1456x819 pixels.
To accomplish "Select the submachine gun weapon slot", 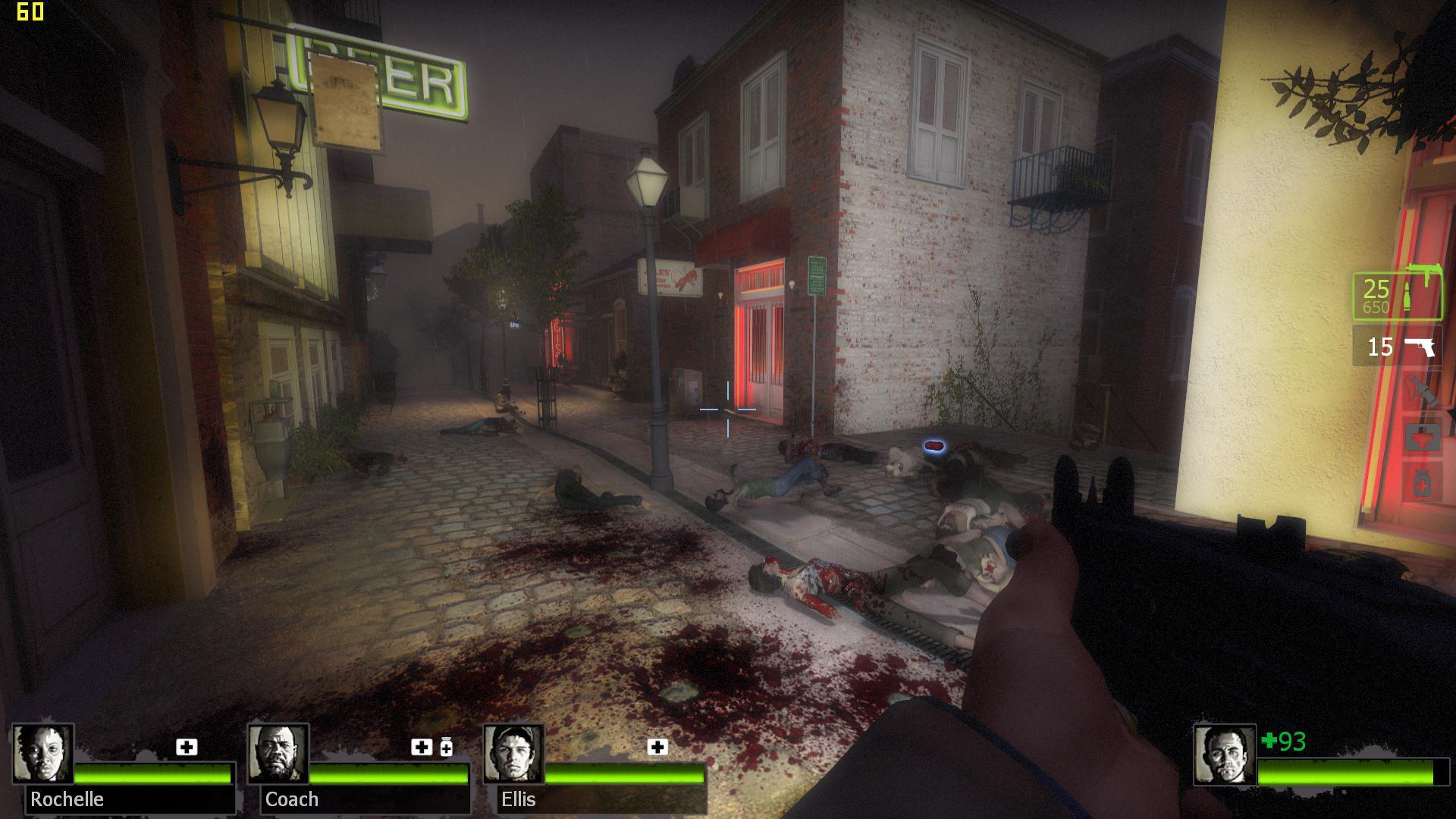I will point(1397,296).
